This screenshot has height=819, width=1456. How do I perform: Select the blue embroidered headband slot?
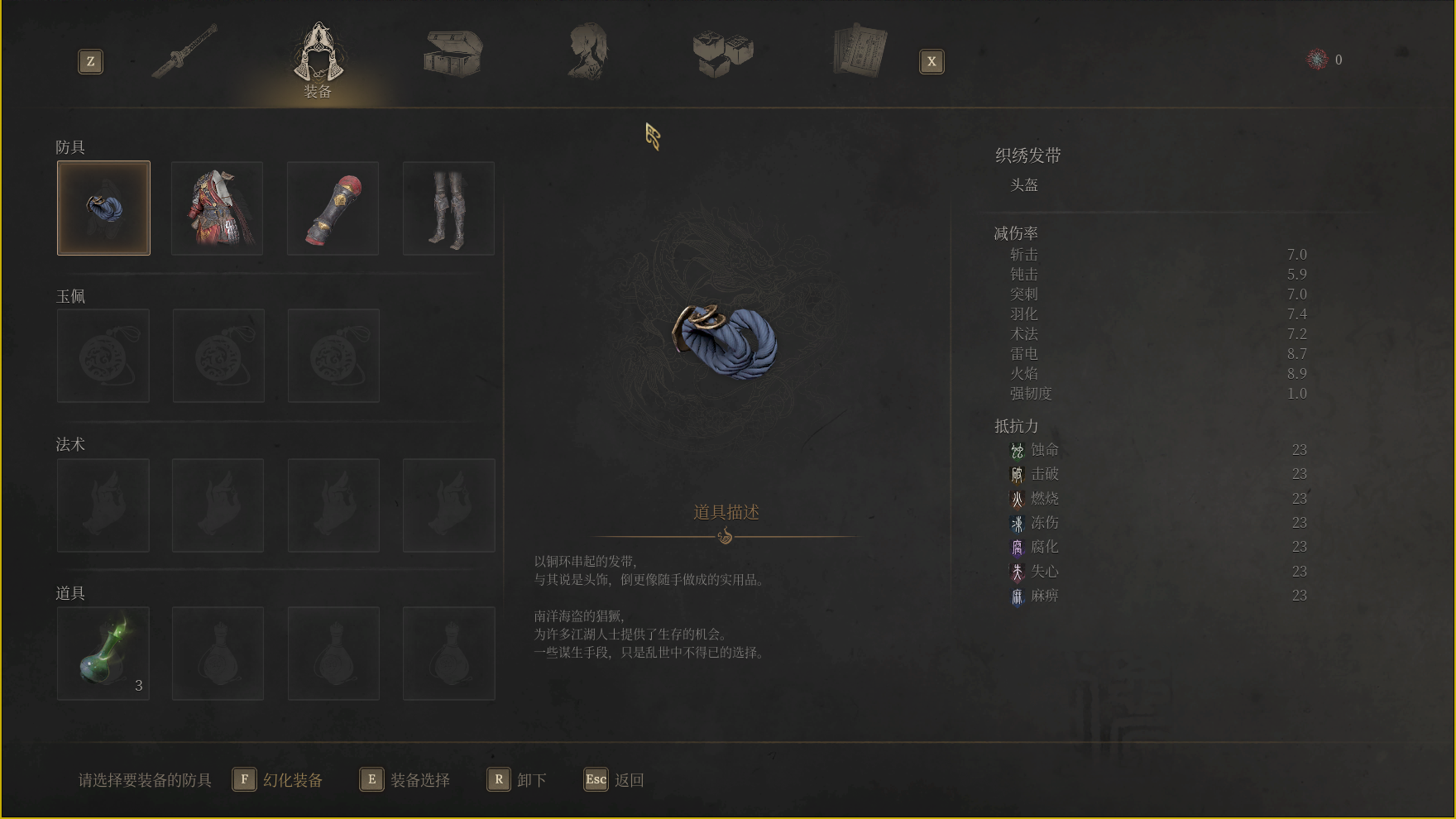pyautogui.click(x=103, y=208)
